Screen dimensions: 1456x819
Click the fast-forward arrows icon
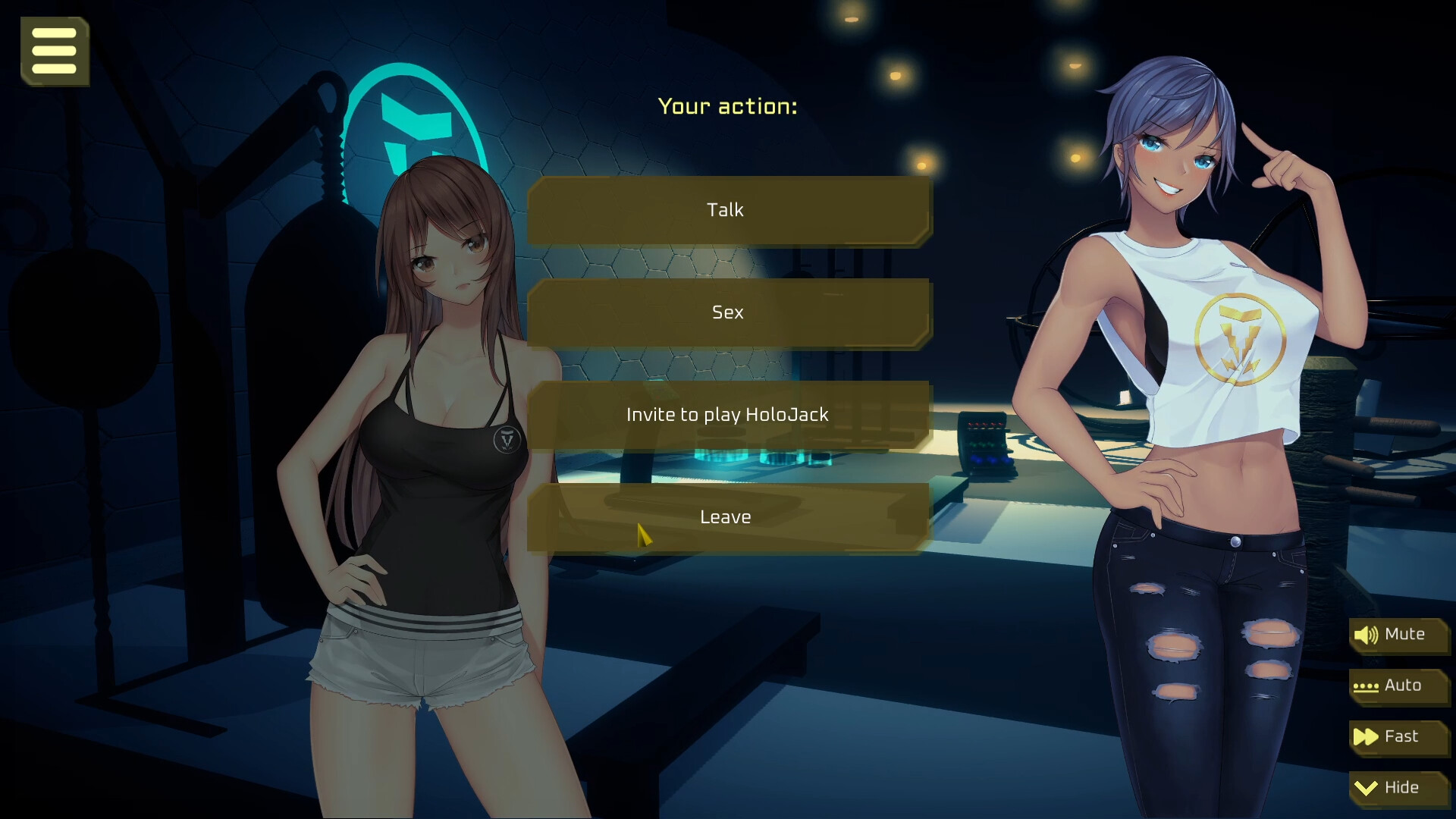tap(1365, 736)
